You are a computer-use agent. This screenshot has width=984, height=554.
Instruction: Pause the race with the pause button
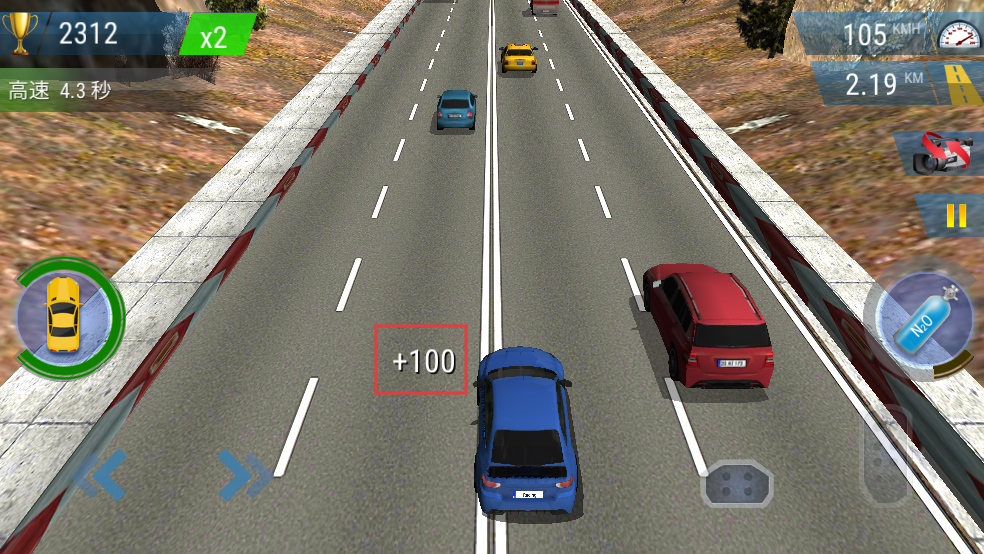[x=956, y=215]
